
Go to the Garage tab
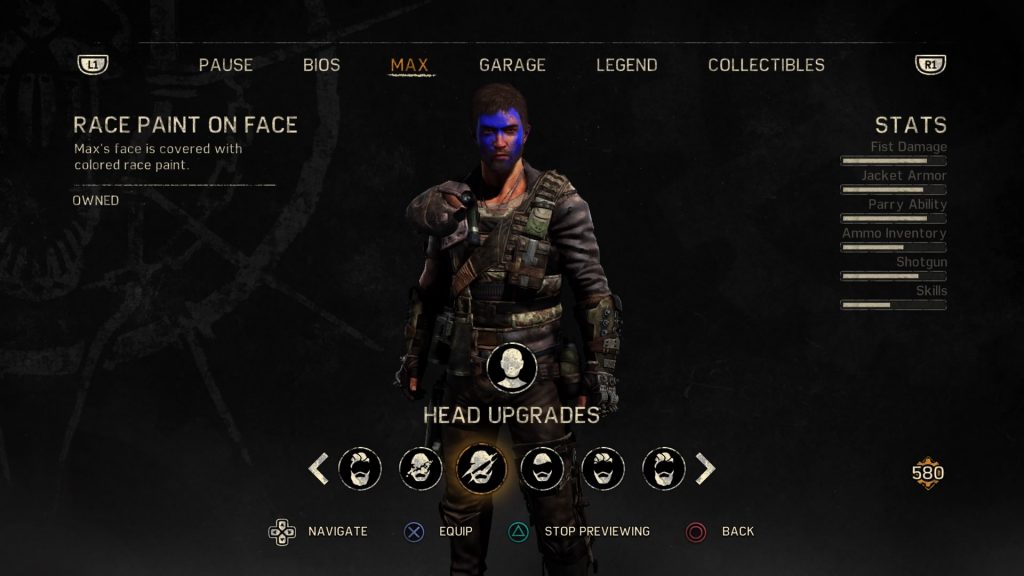[512, 65]
